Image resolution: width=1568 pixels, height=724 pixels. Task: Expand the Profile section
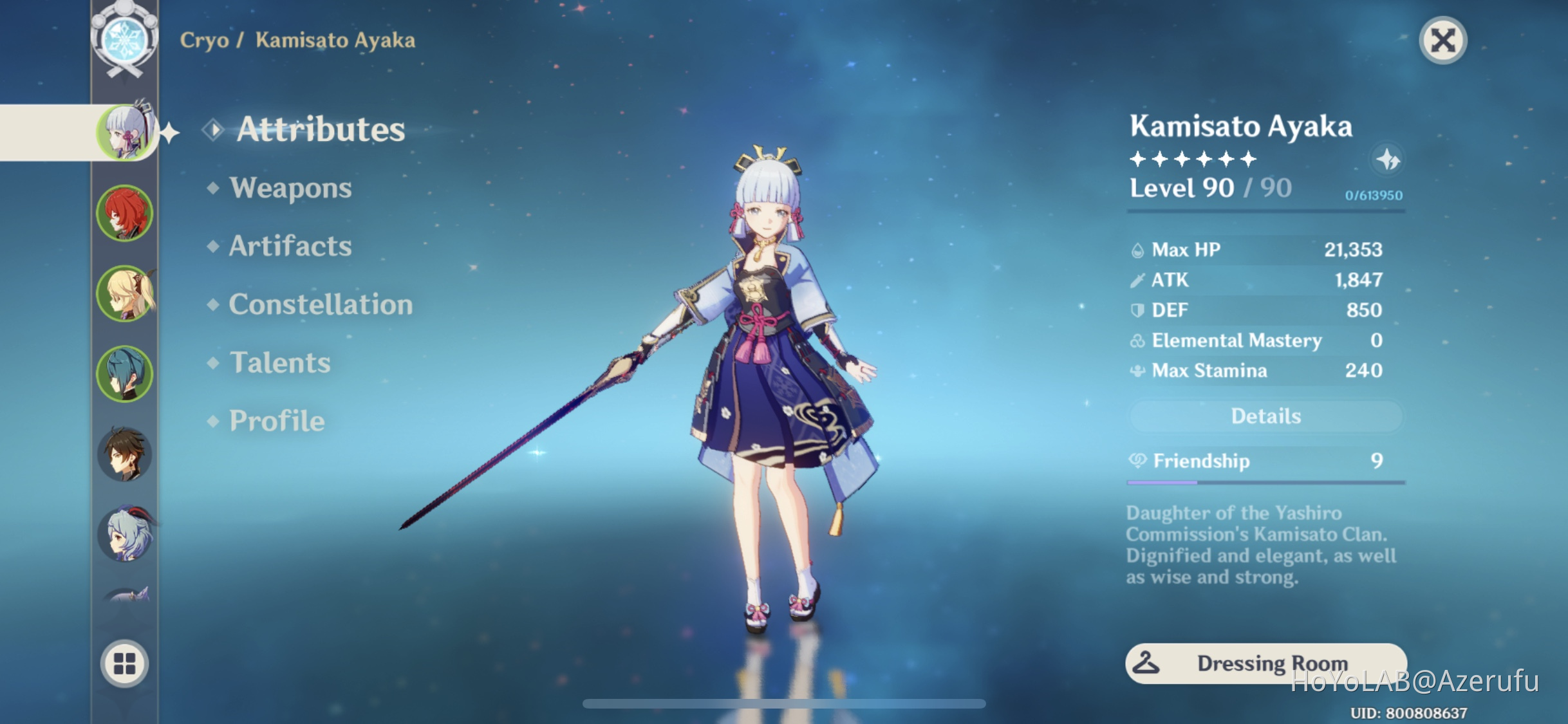275,420
